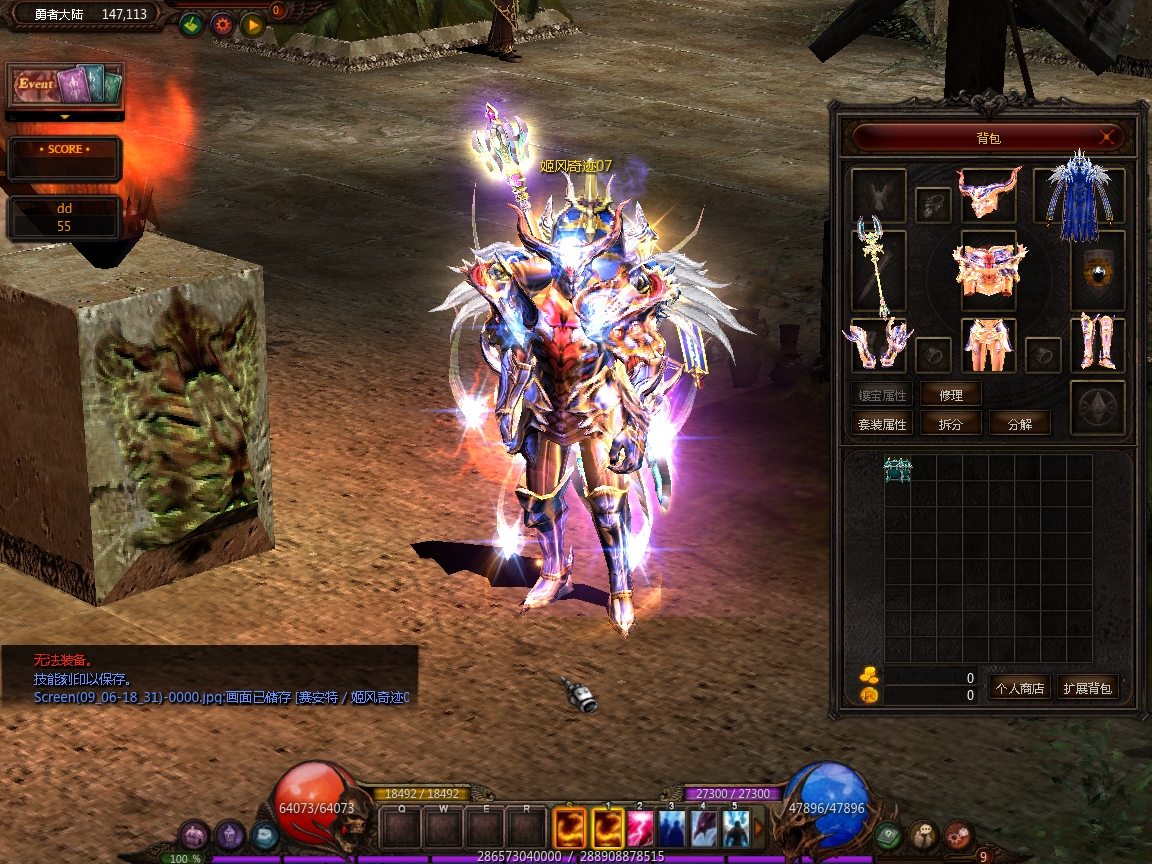
Task: Open the Event cards banner
Action: (65, 86)
